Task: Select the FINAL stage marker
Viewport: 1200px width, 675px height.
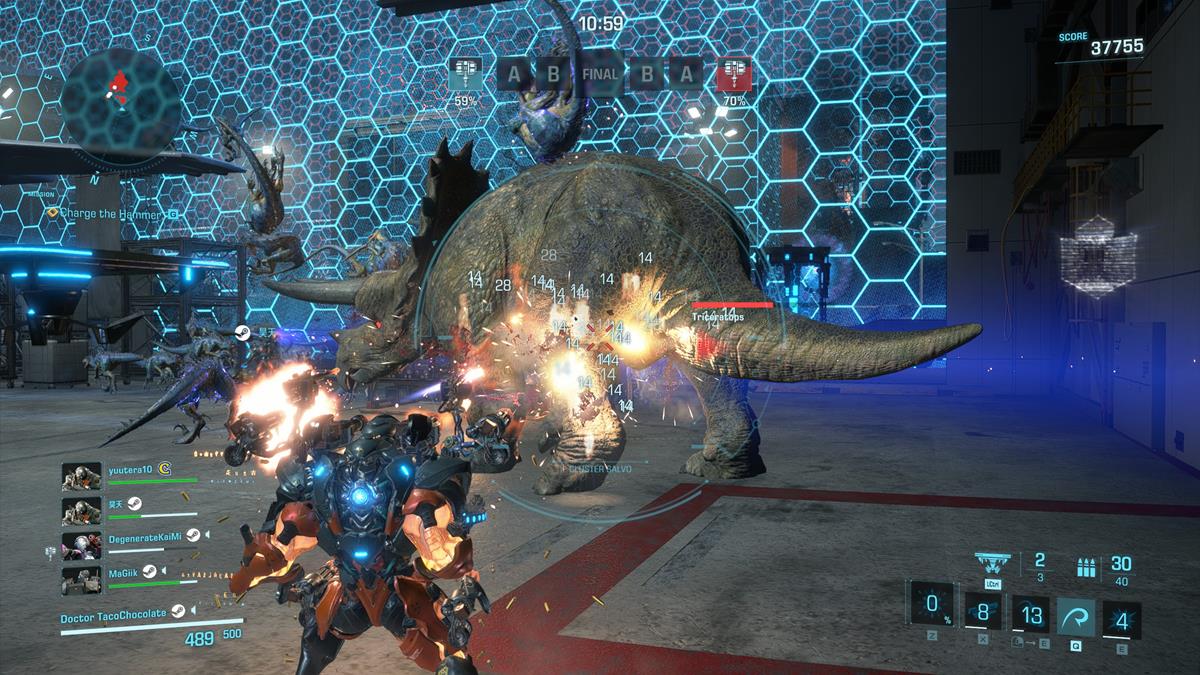Action: tap(599, 74)
